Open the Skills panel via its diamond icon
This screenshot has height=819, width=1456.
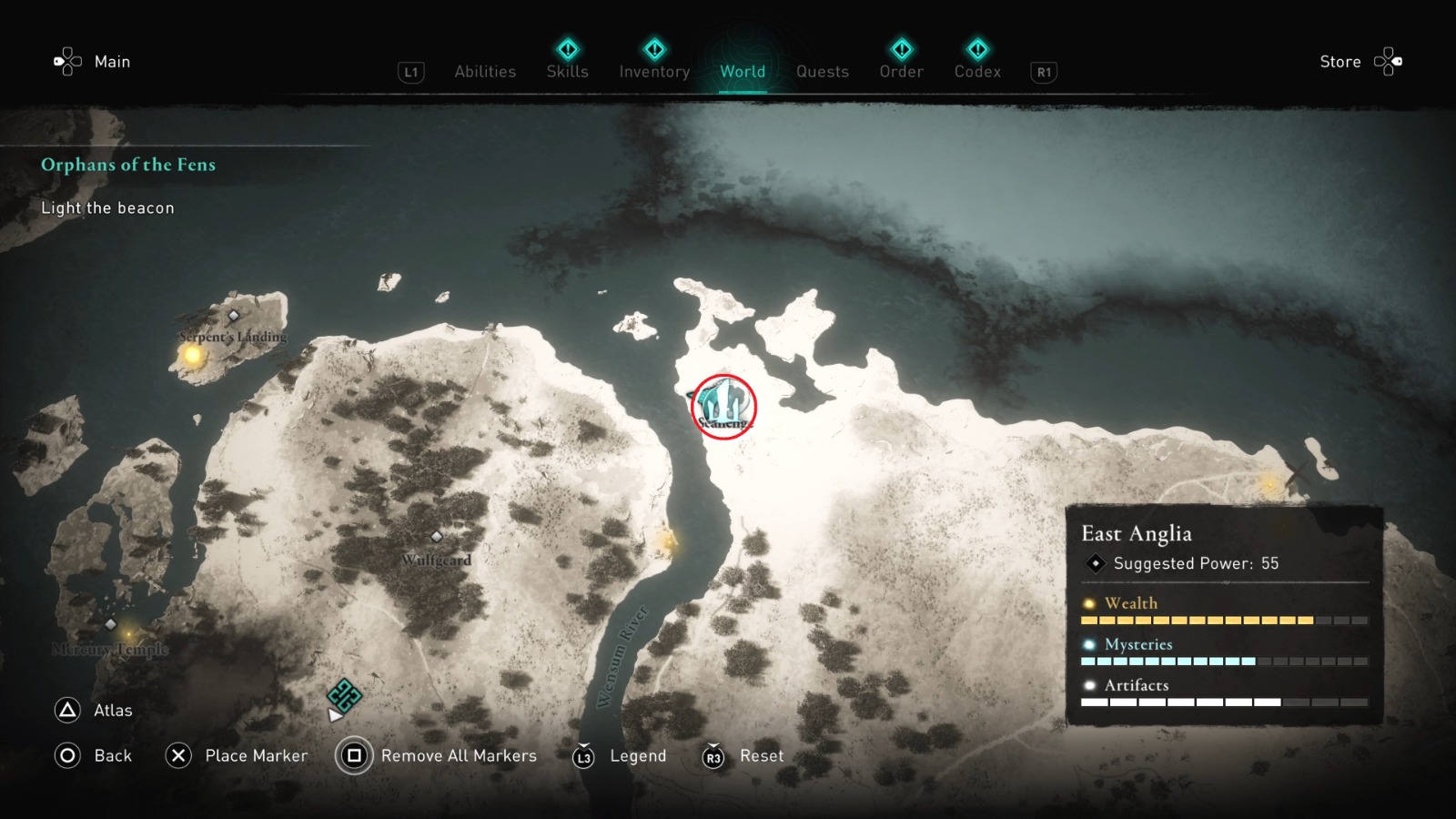coord(567,50)
